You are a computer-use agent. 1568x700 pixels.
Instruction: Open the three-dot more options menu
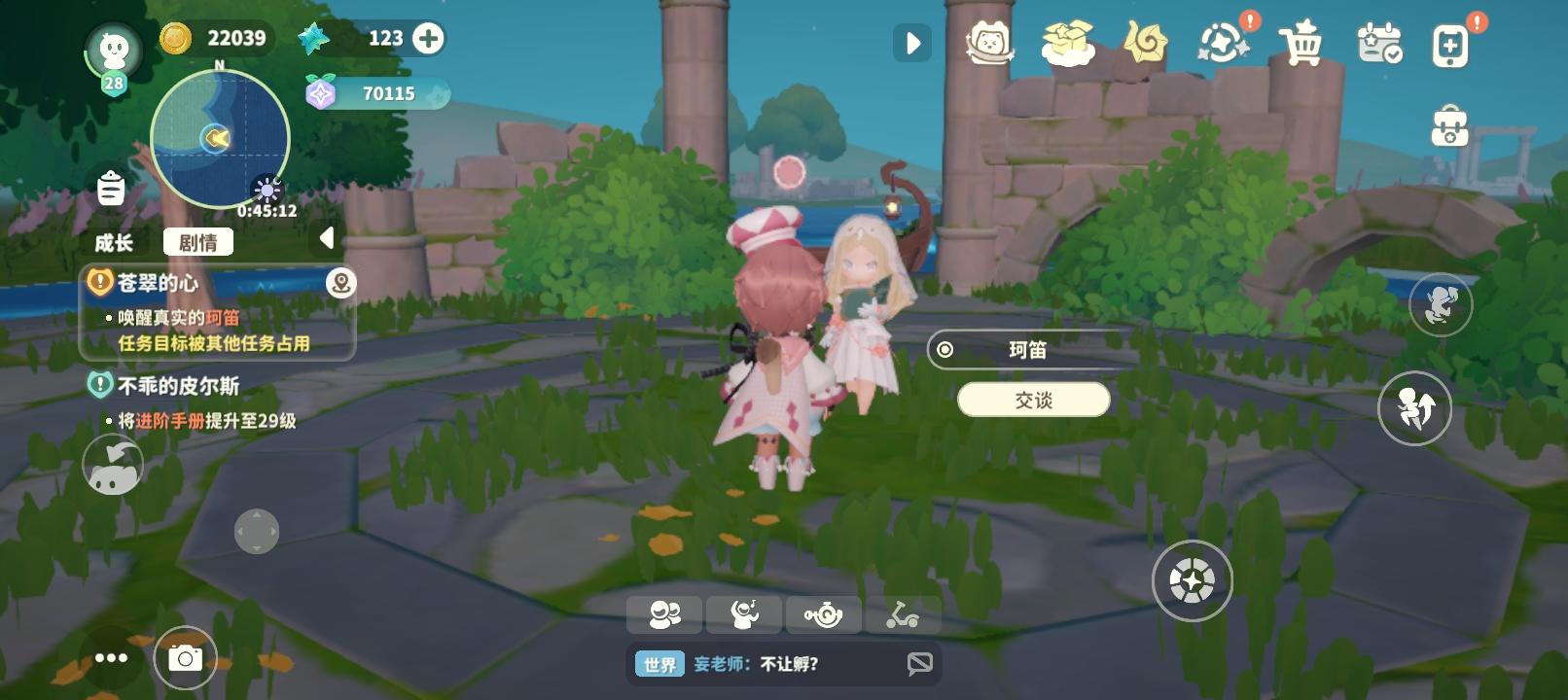tap(111, 657)
